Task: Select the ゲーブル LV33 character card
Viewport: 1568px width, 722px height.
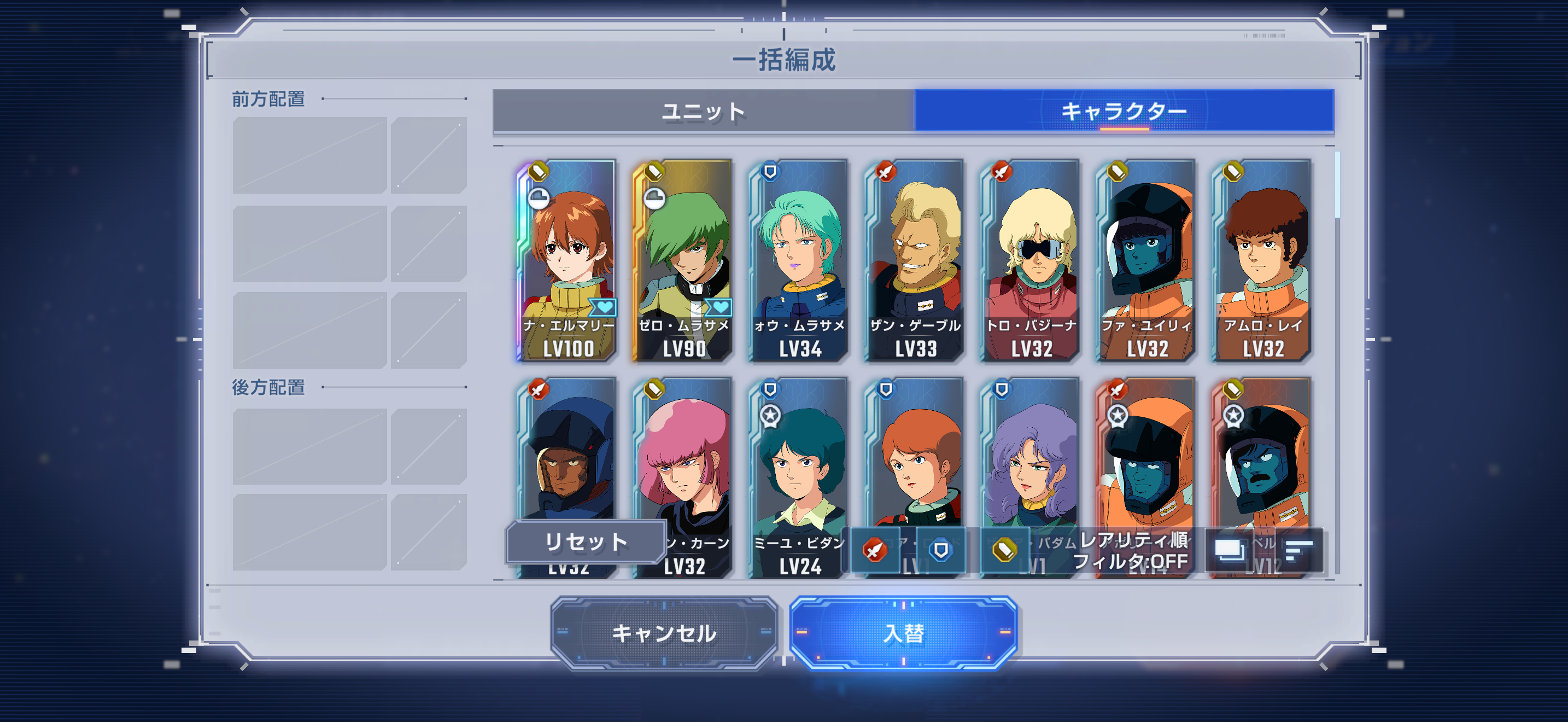Action: [915, 260]
